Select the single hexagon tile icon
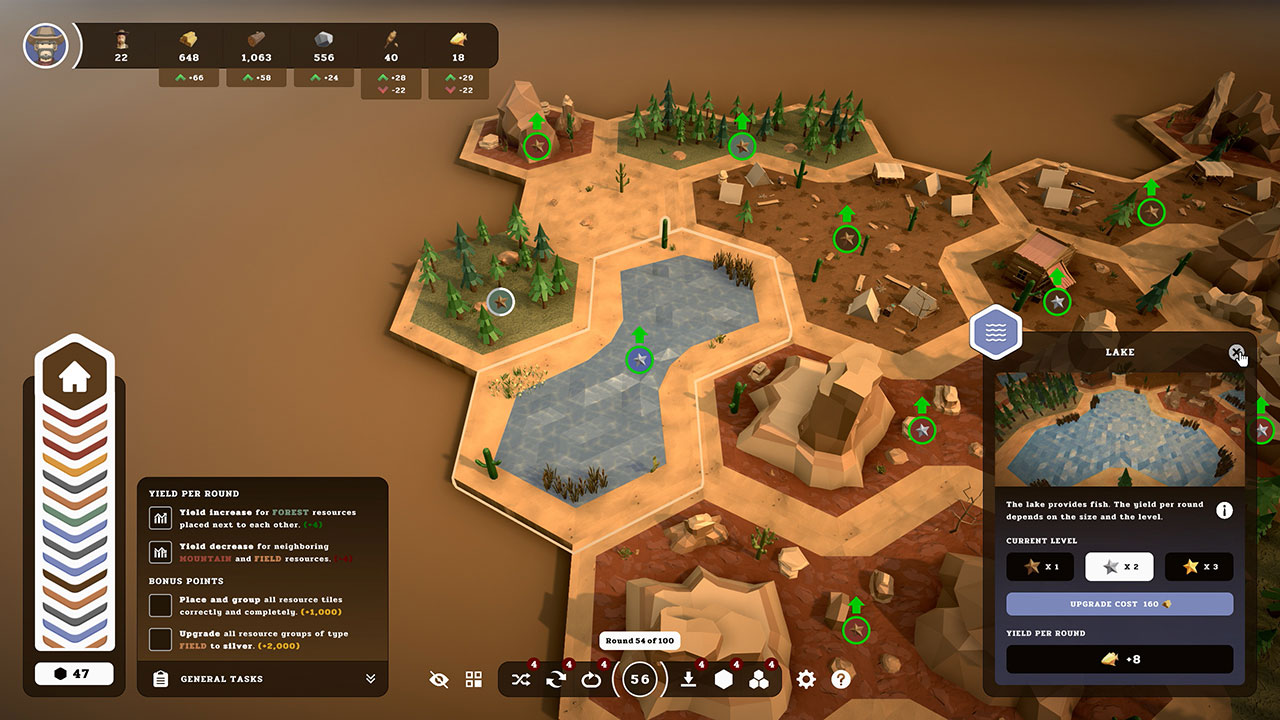The width and height of the screenshot is (1280, 720). coord(724,679)
